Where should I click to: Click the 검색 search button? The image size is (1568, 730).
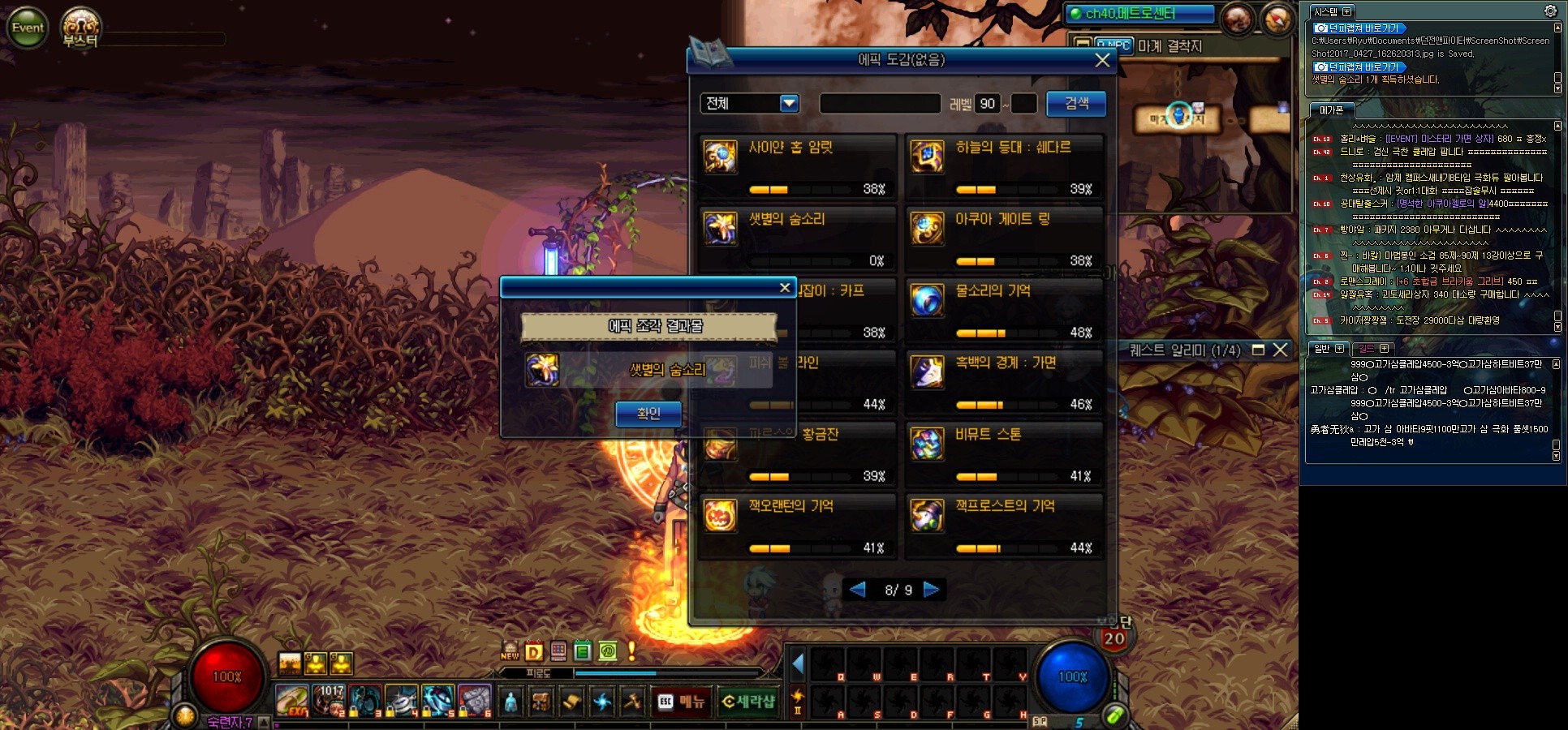pyautogui.click(x=1075, y=104)
